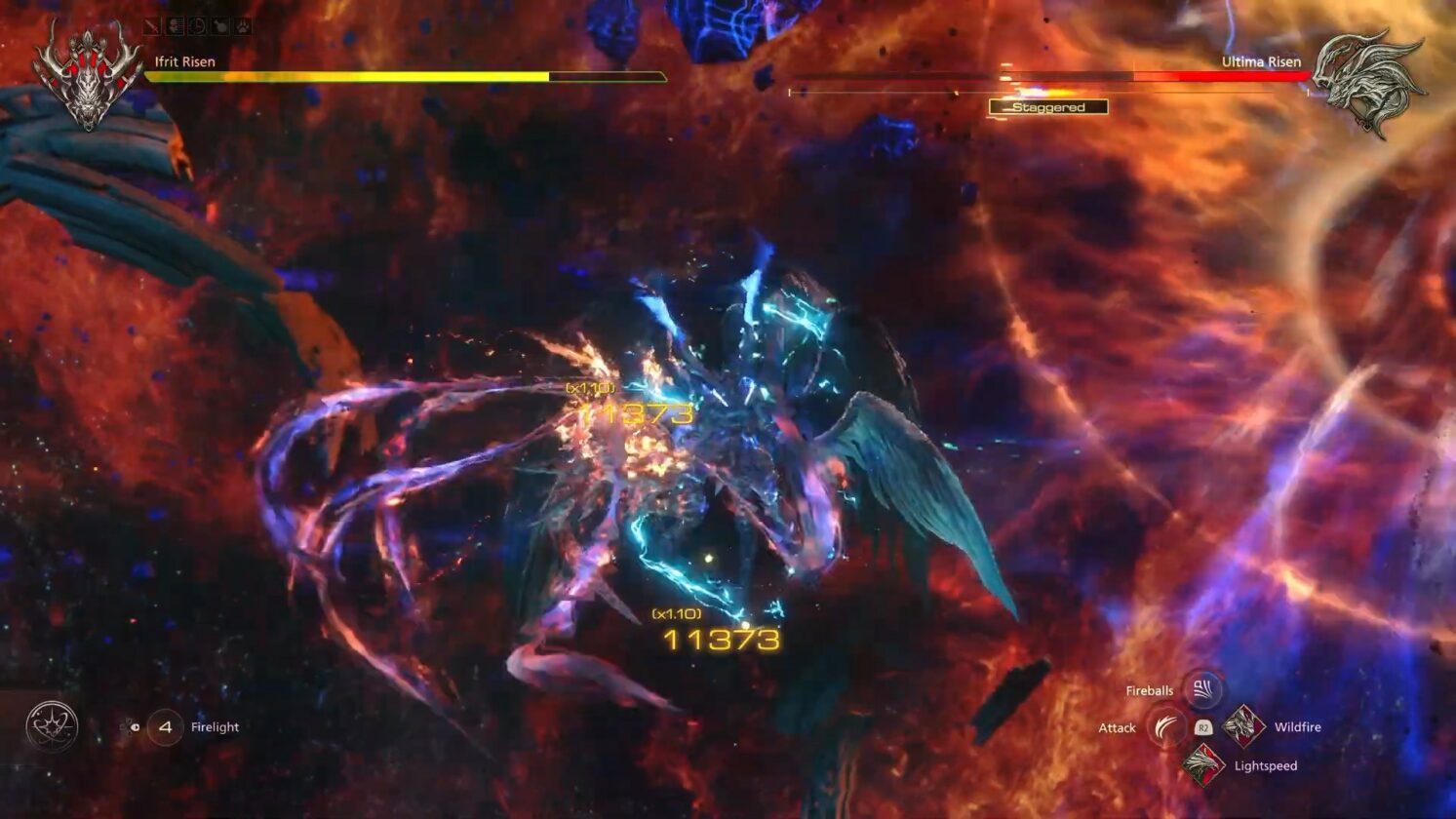Click the sword status icon above Ifrit's name
Image resolution: width=1456 pixels, height=819 pixels.
click(151, 26)
